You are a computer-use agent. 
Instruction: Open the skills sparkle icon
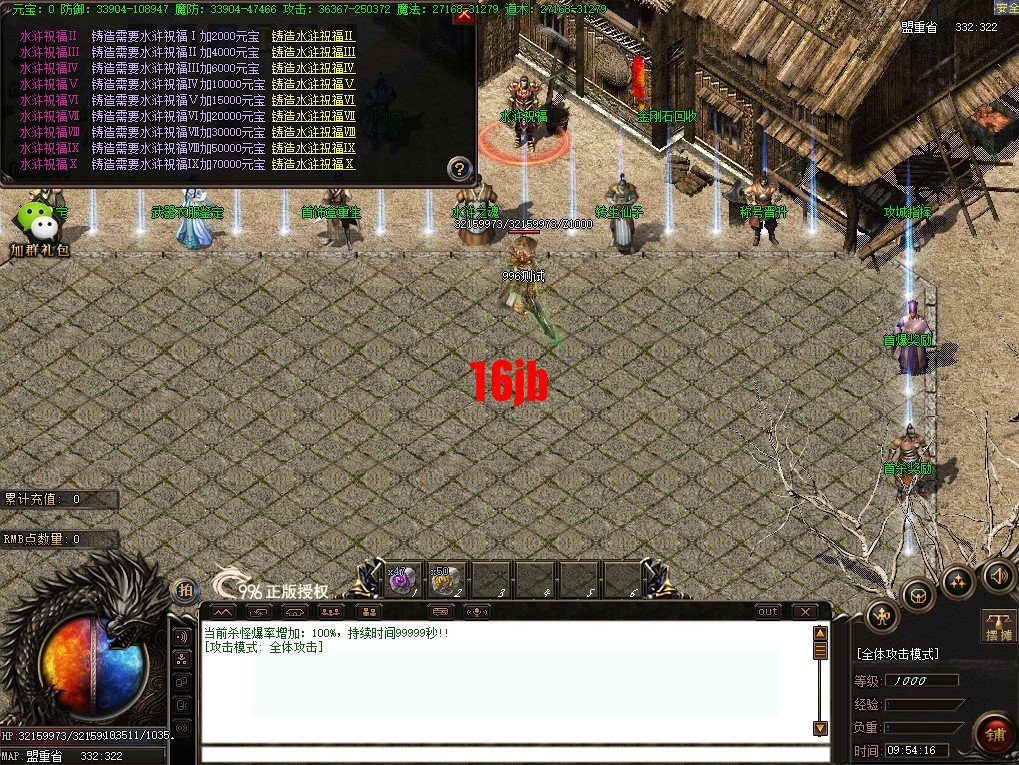coord(958,581)
